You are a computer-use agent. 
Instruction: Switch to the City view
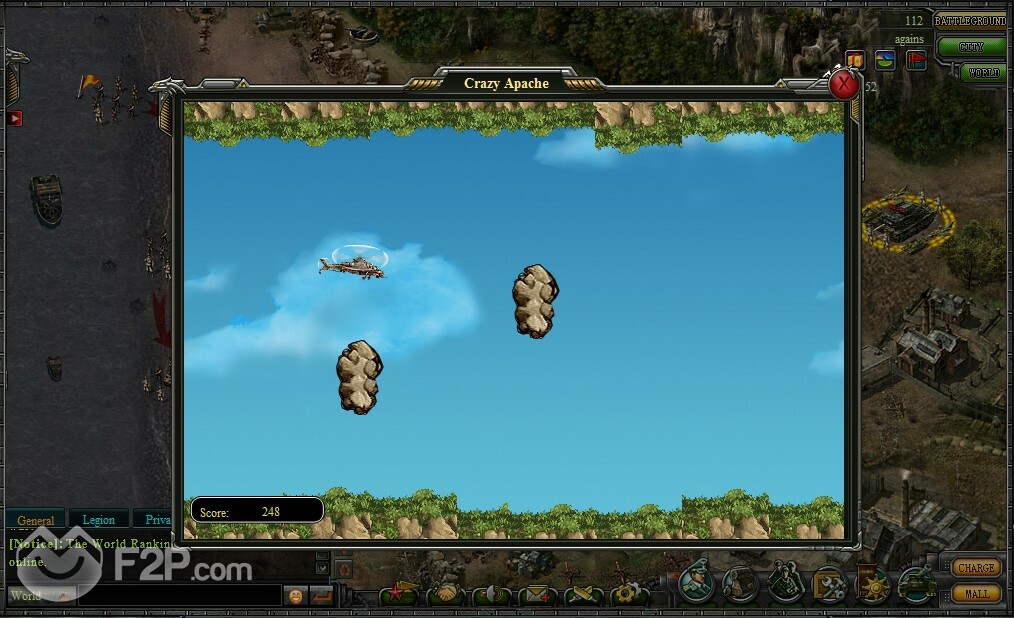click(971, 46)
